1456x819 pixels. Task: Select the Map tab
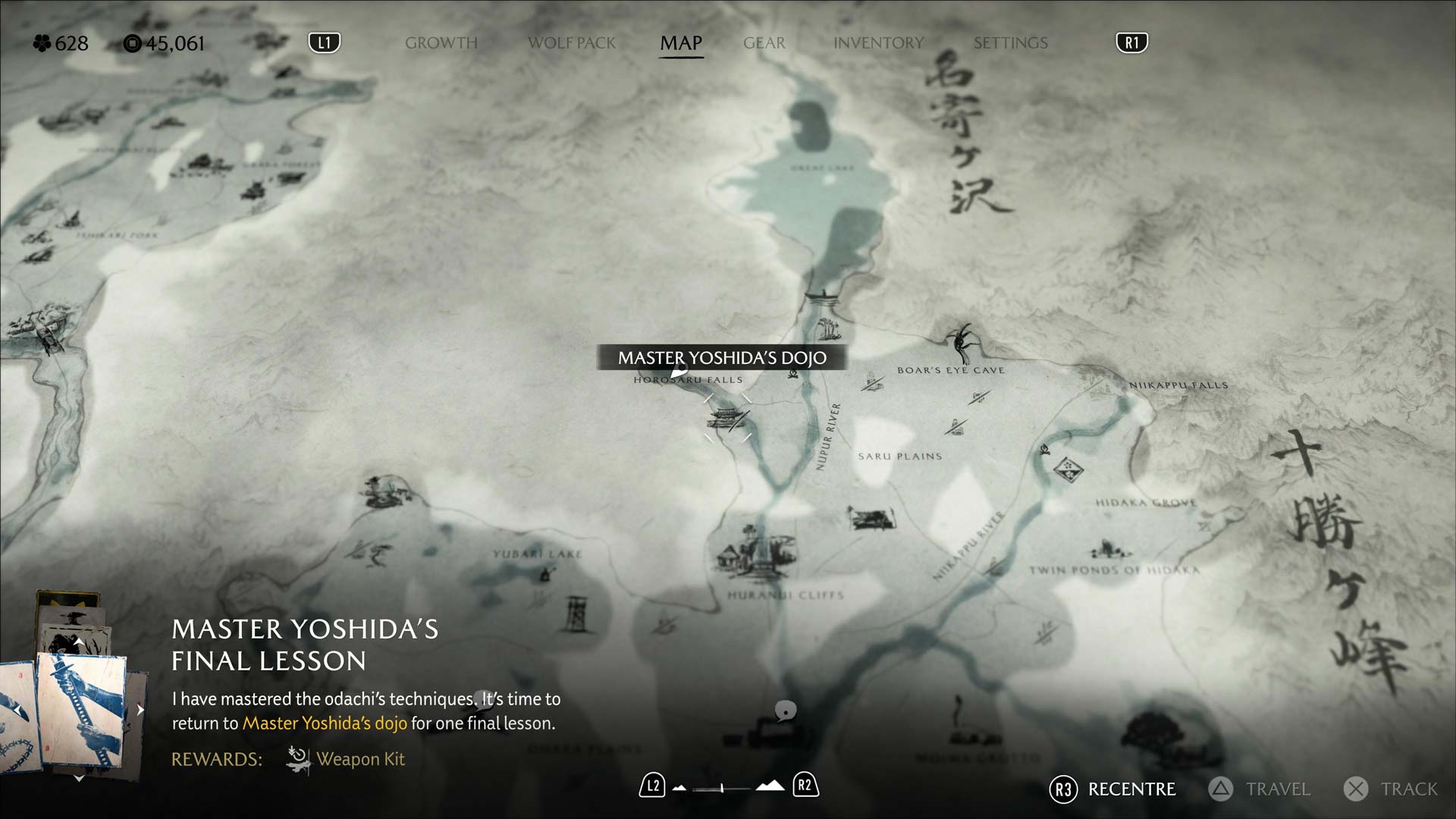click(681, 43)
